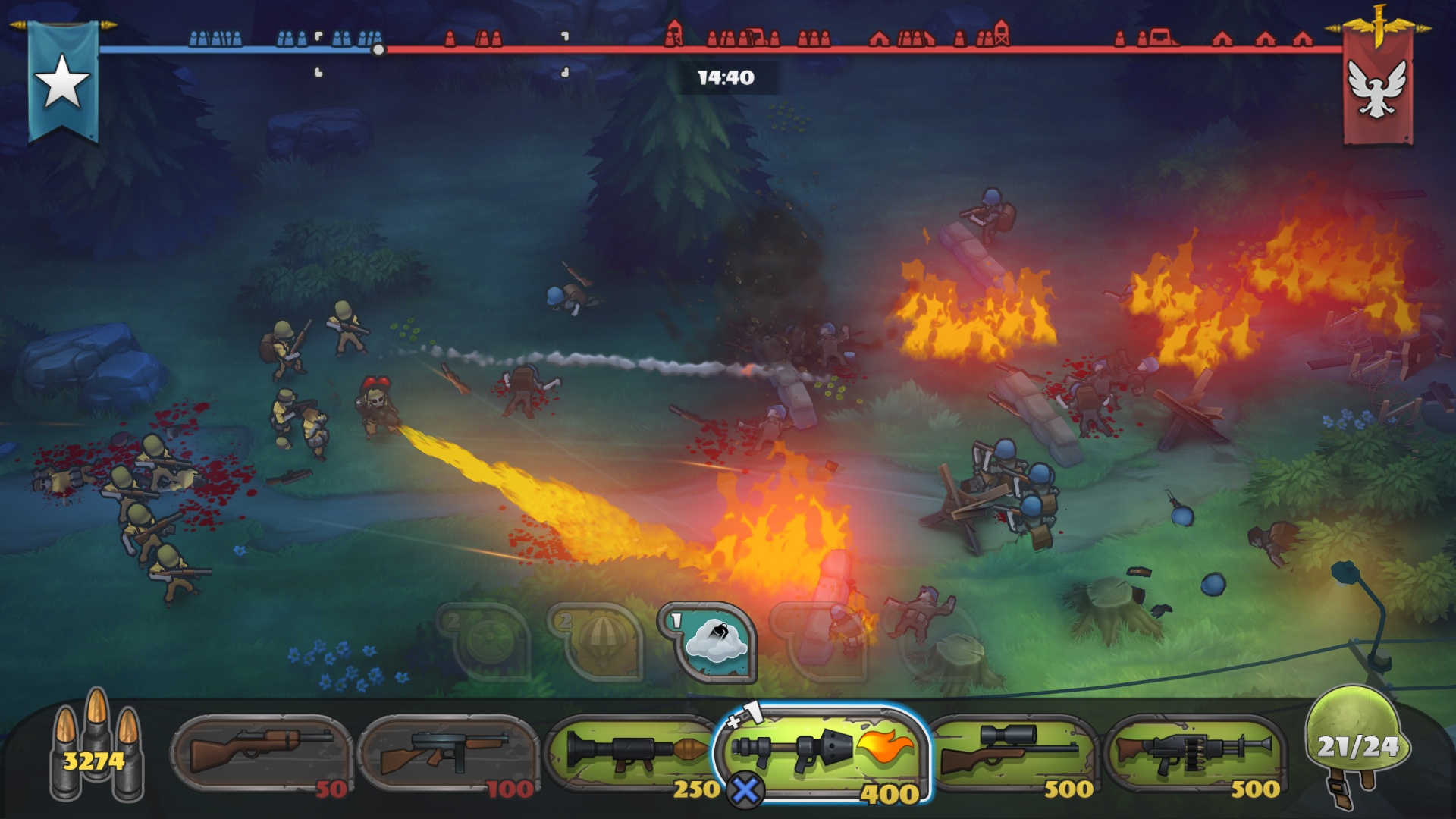Click the frontline marker on the progress bar
This screenshot has width=1456, height=819.
[x=379, y=49]
